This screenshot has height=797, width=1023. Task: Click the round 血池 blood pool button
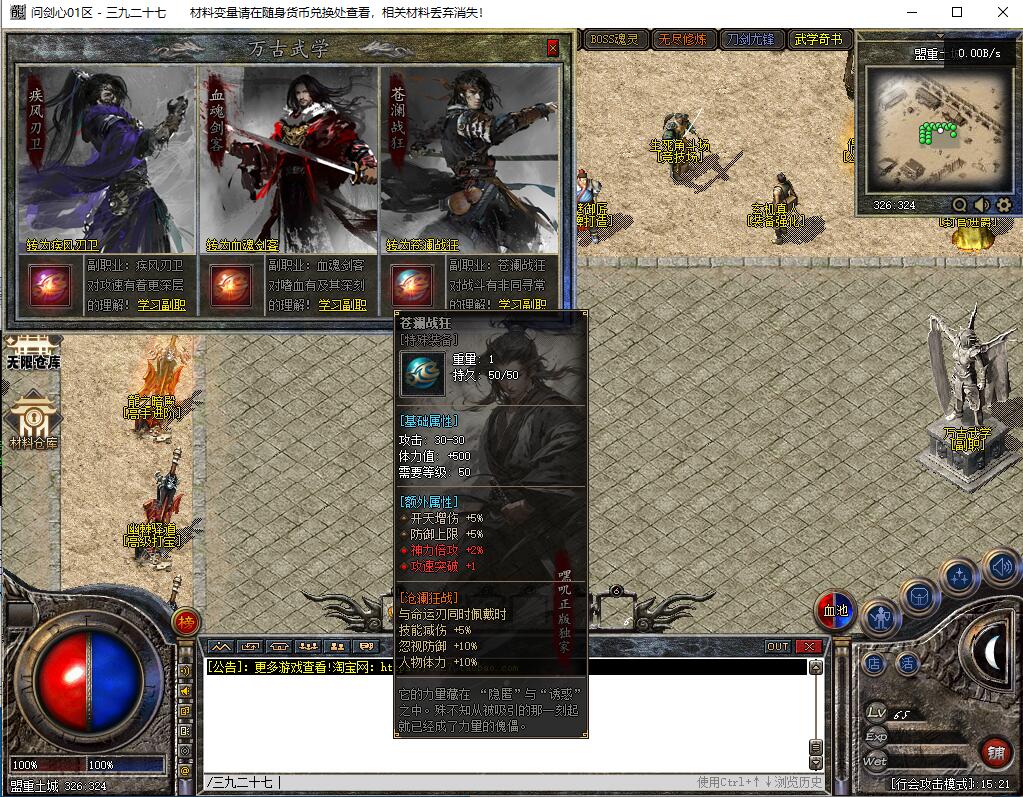pos(835,610)
